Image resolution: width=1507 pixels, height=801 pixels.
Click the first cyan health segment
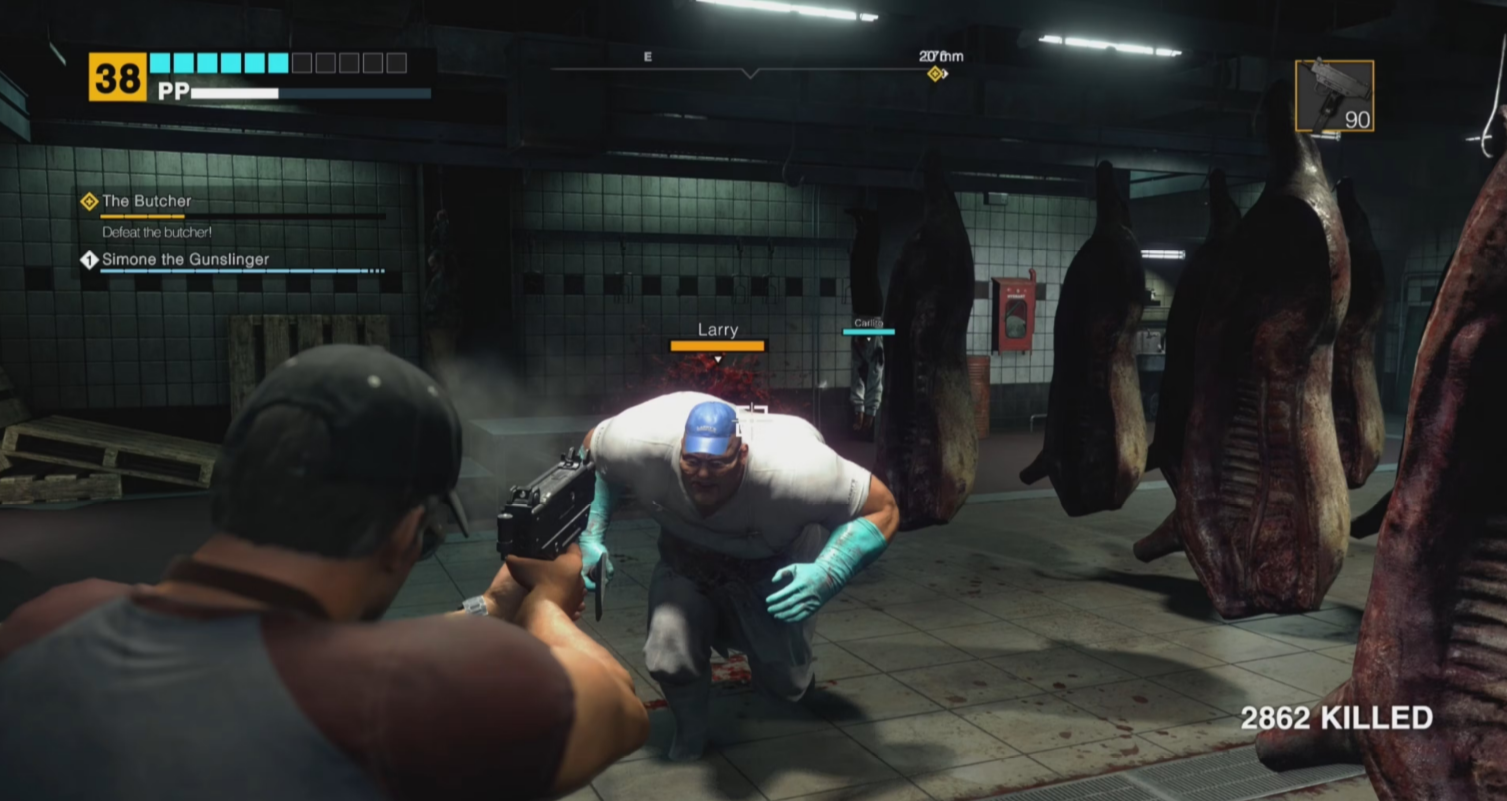[x=160, y=62]
